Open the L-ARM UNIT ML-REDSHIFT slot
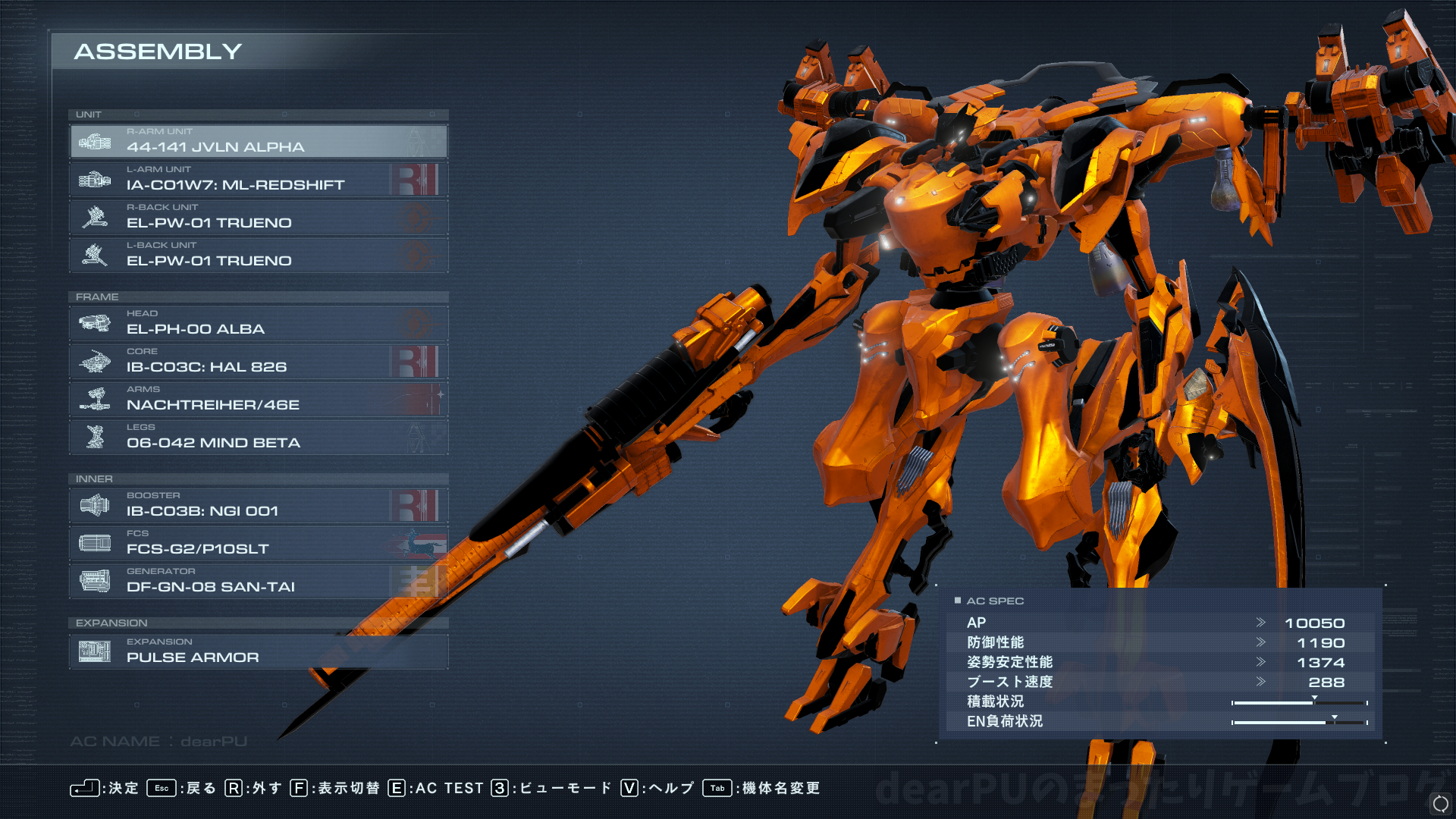Image resolution: width=1456 pixels, height=819 pixels. [x=259, y=180]
